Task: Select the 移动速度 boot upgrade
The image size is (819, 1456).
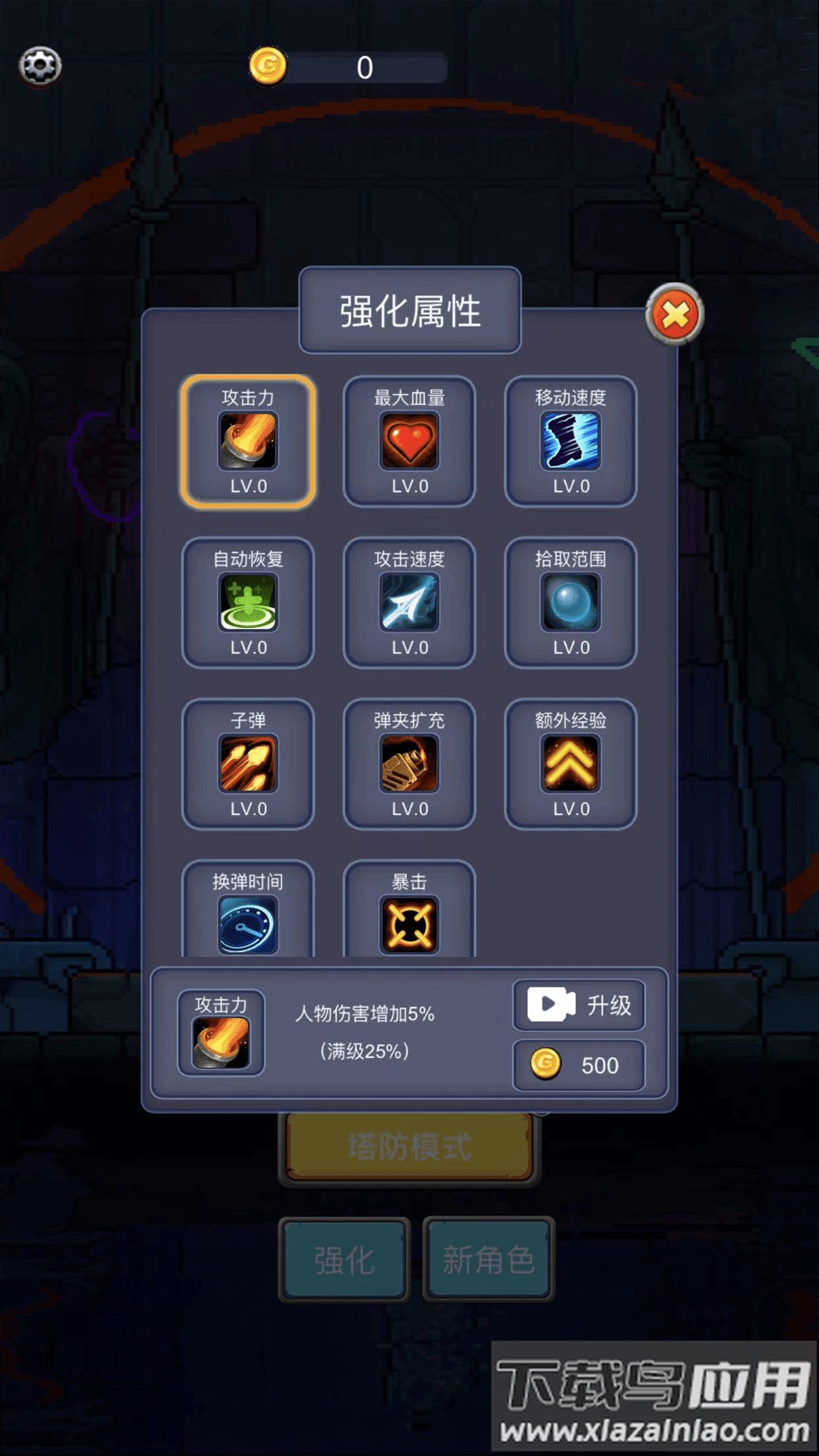Action: click(570, 441)
